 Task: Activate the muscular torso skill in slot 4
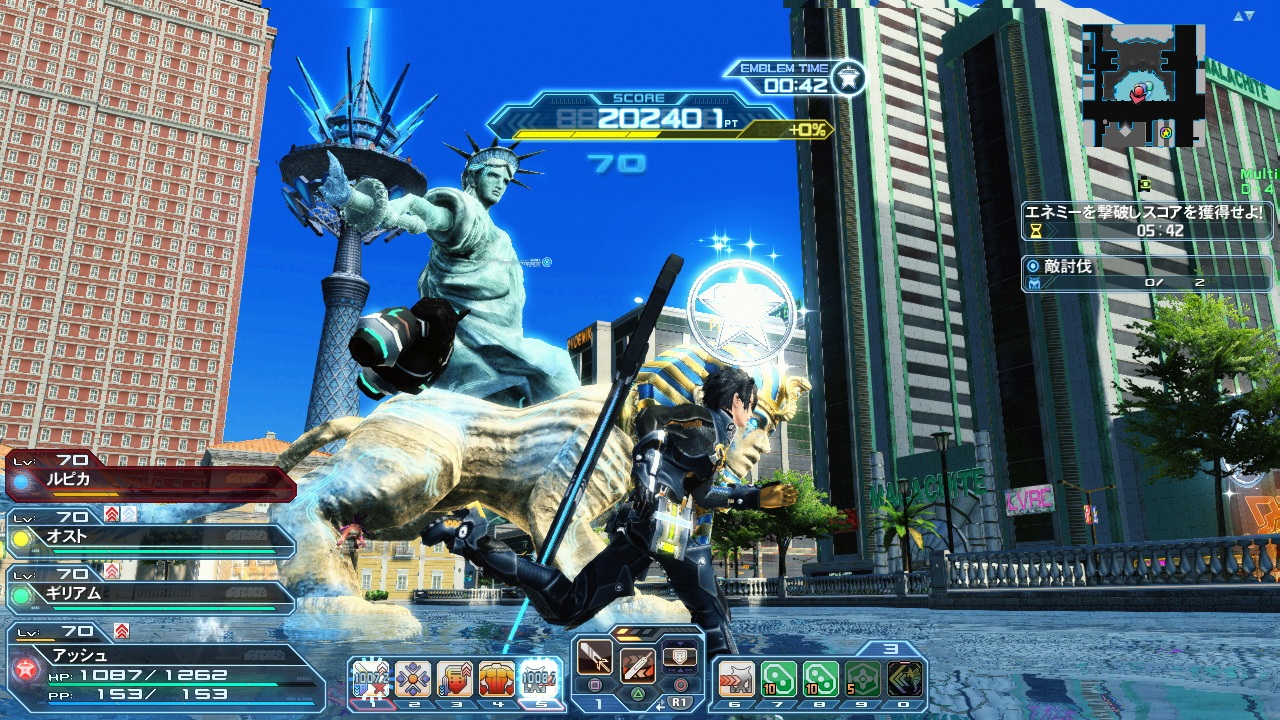pyautogui.click(x=497, y=680)
